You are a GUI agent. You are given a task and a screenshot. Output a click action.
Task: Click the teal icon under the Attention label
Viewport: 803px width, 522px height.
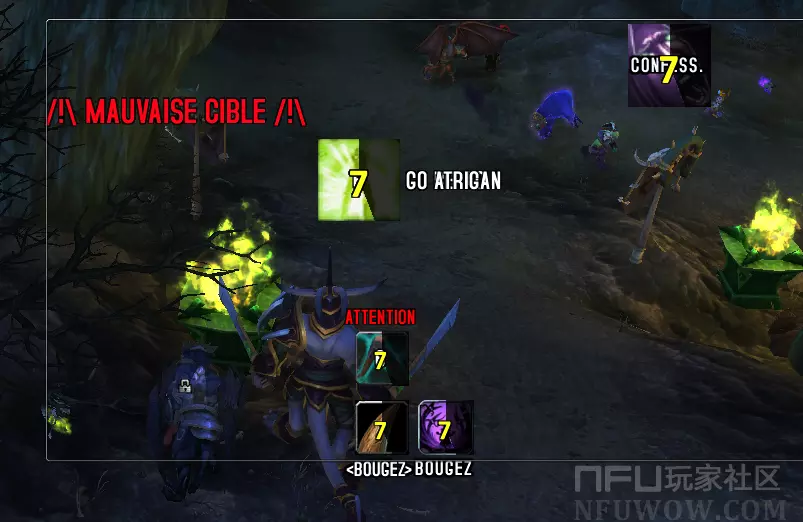coord(382,358)
